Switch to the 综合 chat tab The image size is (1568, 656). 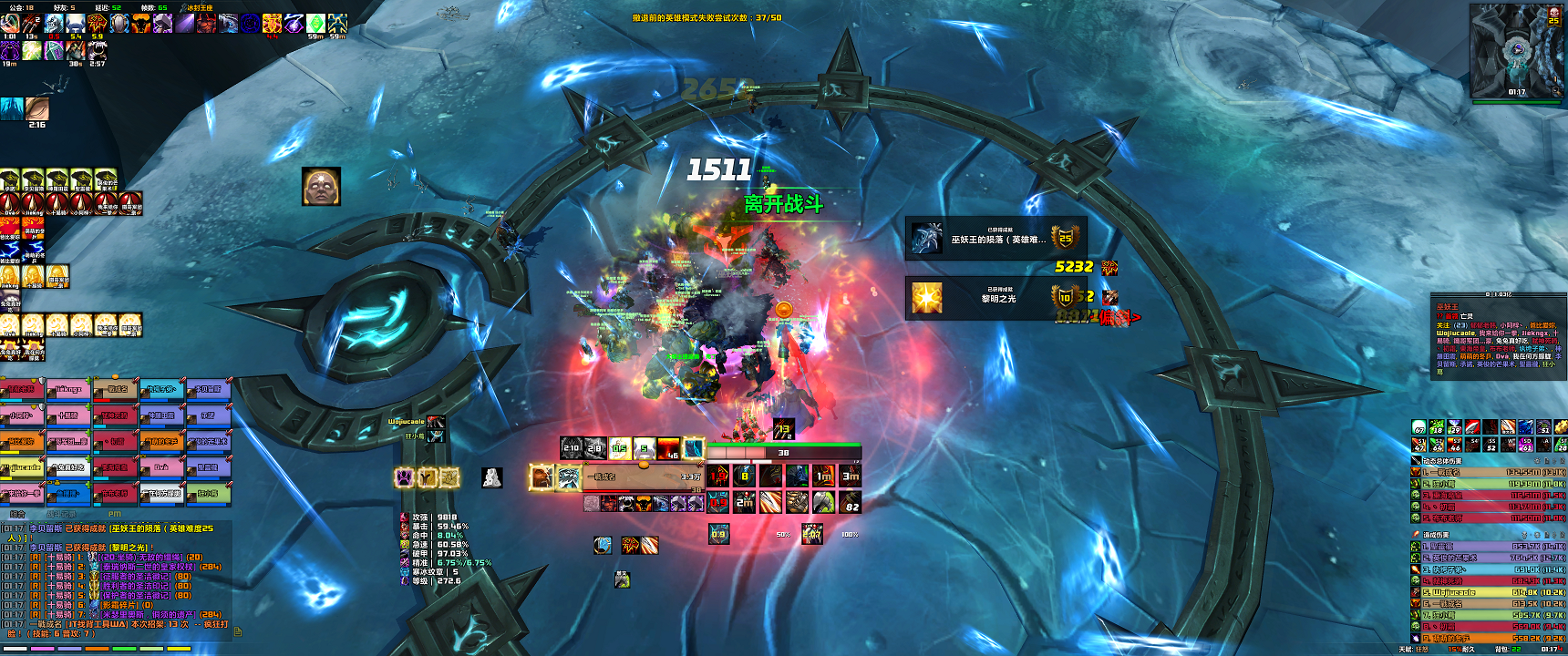(x=16, y=515)
